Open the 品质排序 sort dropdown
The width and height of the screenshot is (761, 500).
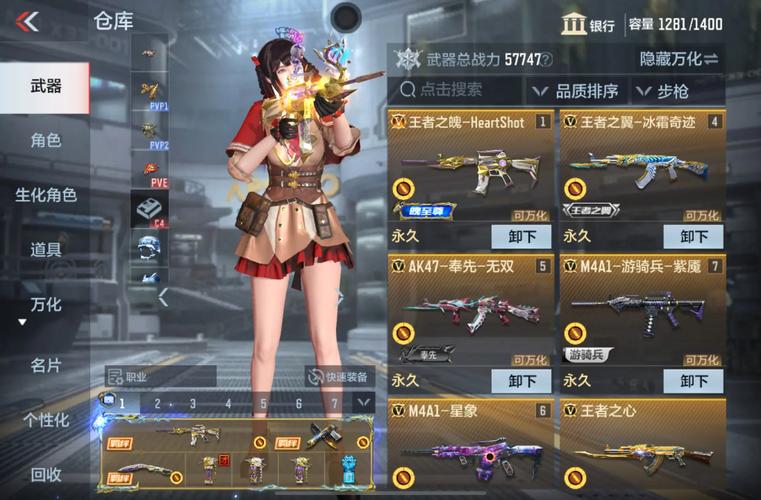(576, 91)
